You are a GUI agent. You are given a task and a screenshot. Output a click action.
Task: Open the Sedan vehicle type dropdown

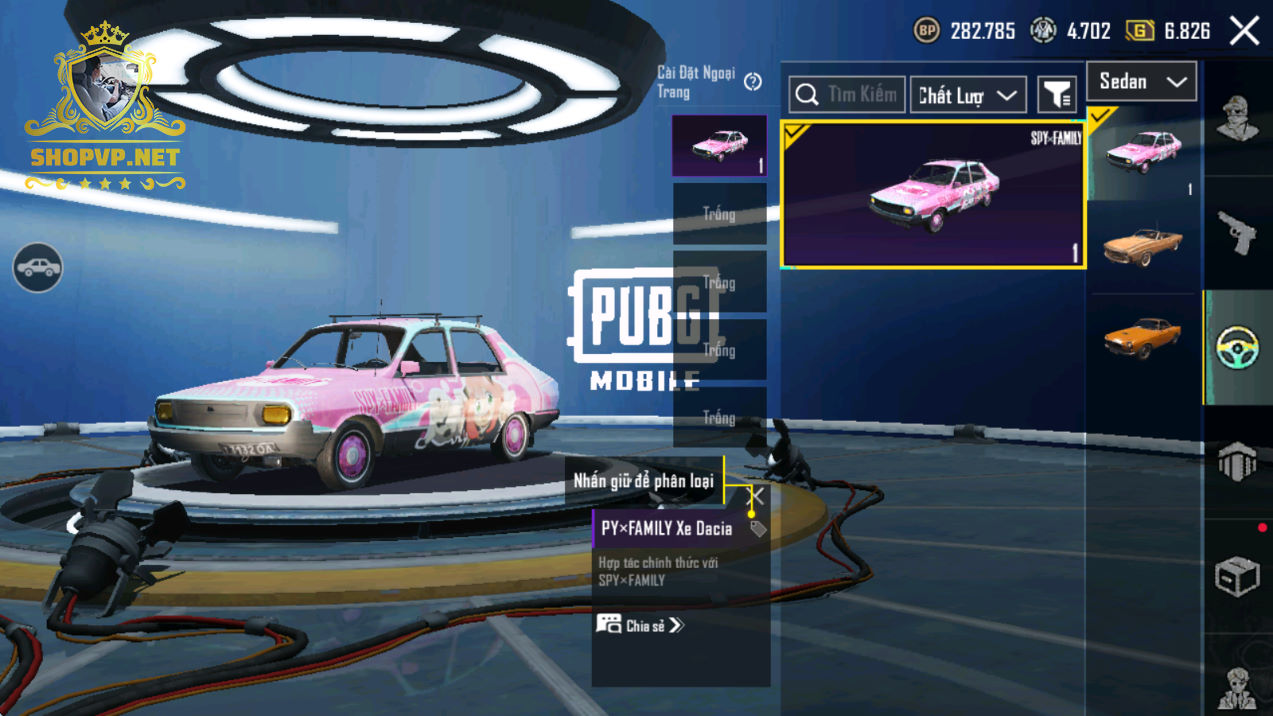click(1141, 82)
